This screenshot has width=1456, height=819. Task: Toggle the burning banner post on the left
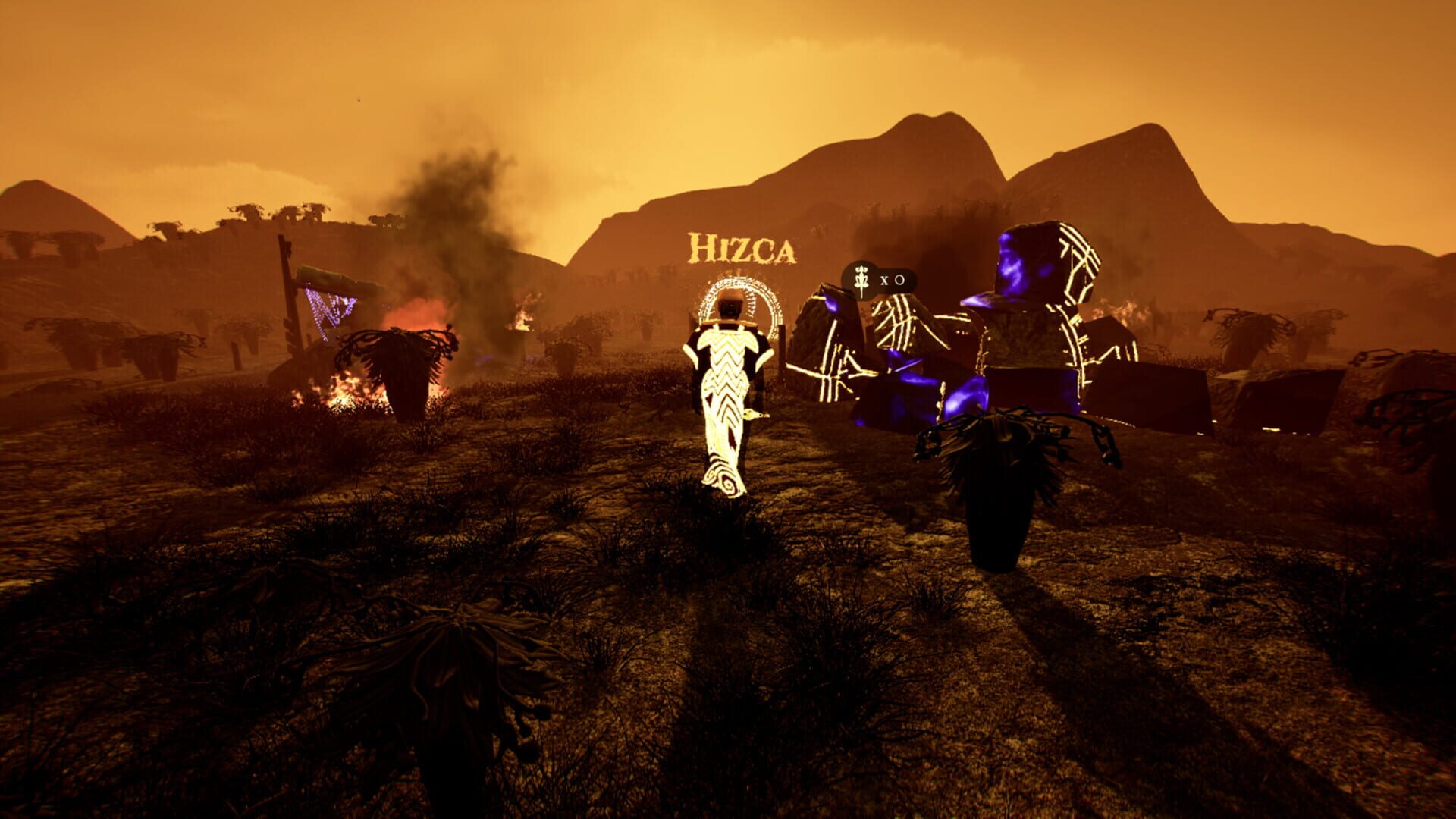(287, 303)
